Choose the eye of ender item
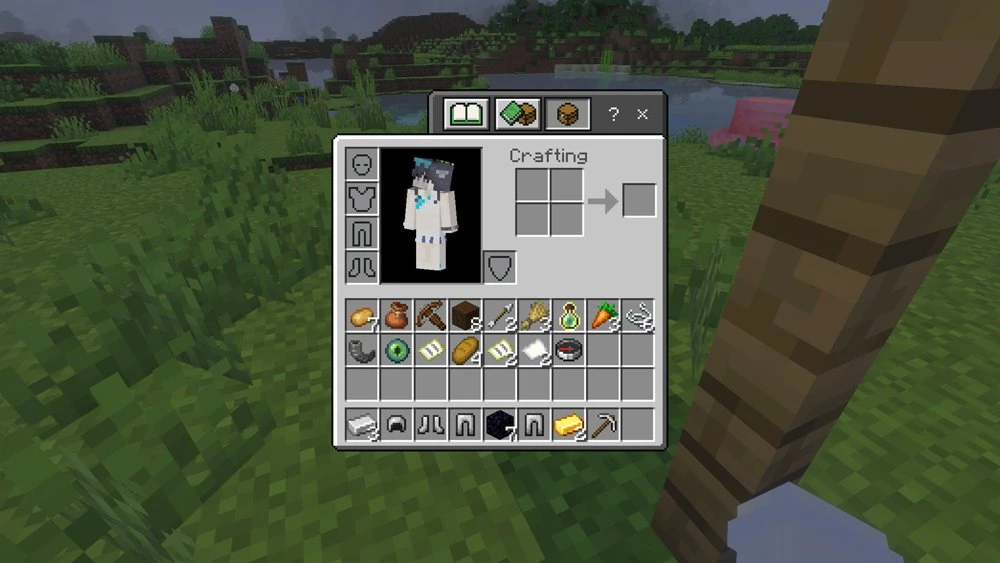Image resolution: width=1000 pixels, height=563 pixels. 396,351
